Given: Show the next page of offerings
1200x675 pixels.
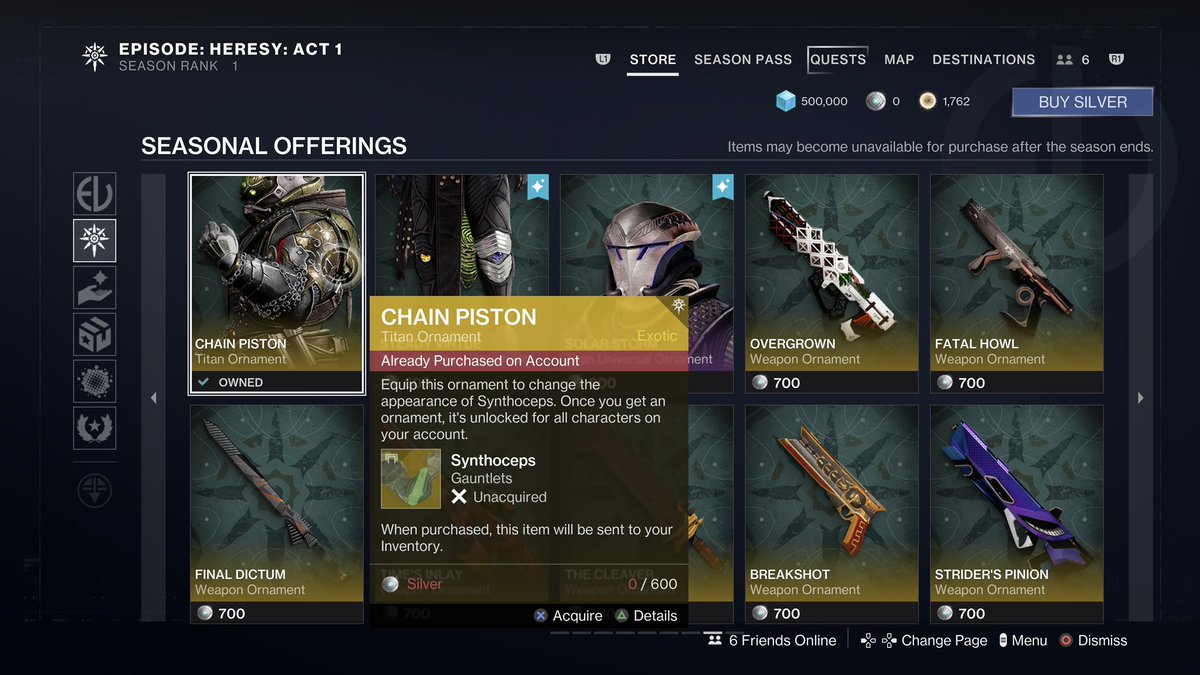Looking at the screenshot, I should pyautogui.click(x=1141, y=398).
